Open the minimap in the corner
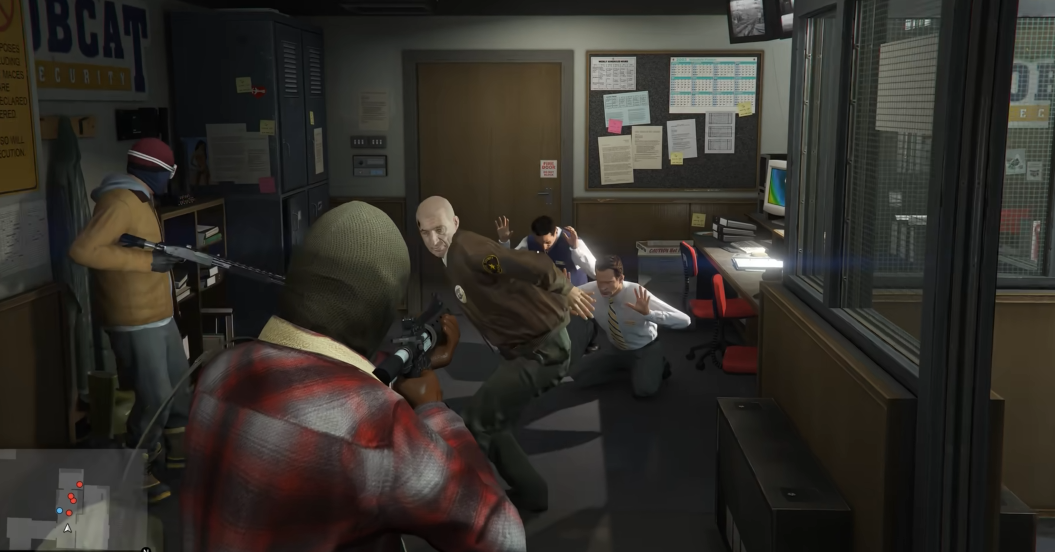1055x552 pixels. click(72, 500)
